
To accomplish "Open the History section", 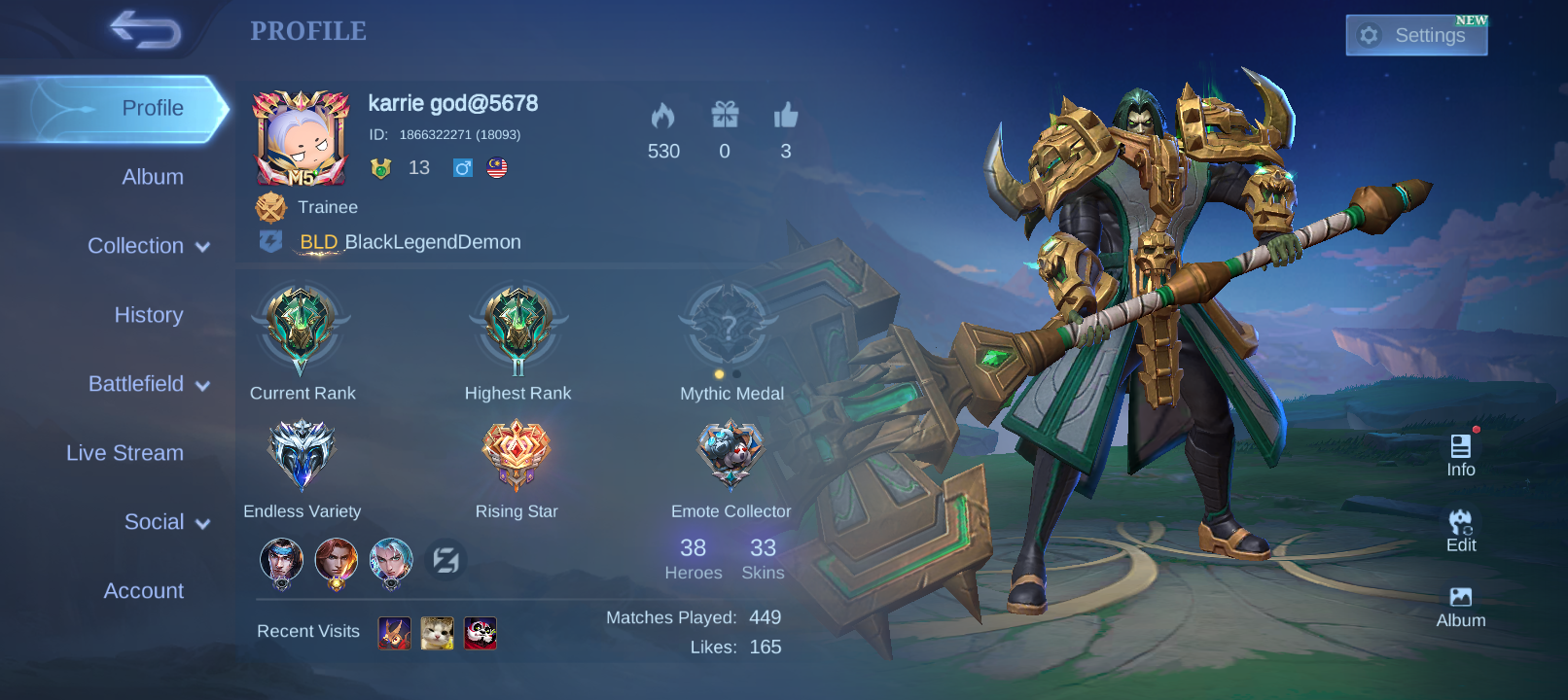I will coord(148,315).
